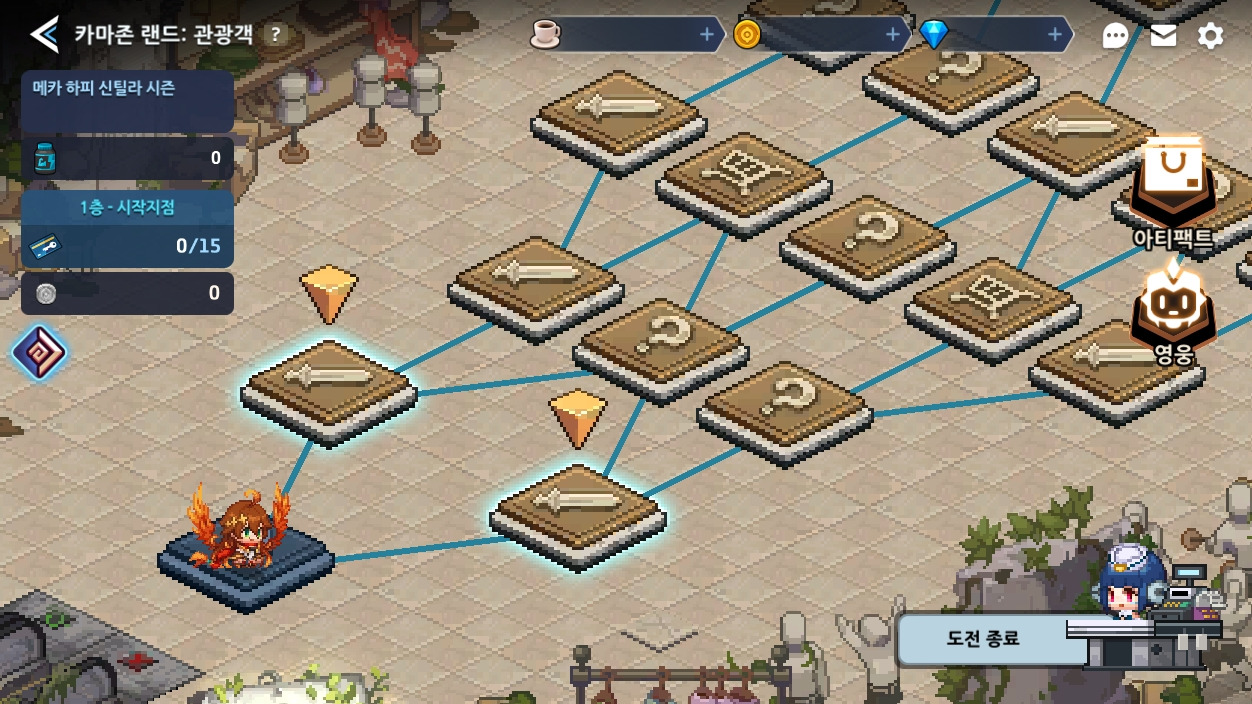Open the mail envelope inbox
Image resolution: width=1252 pixels, height=704 pixels.
1163,36
